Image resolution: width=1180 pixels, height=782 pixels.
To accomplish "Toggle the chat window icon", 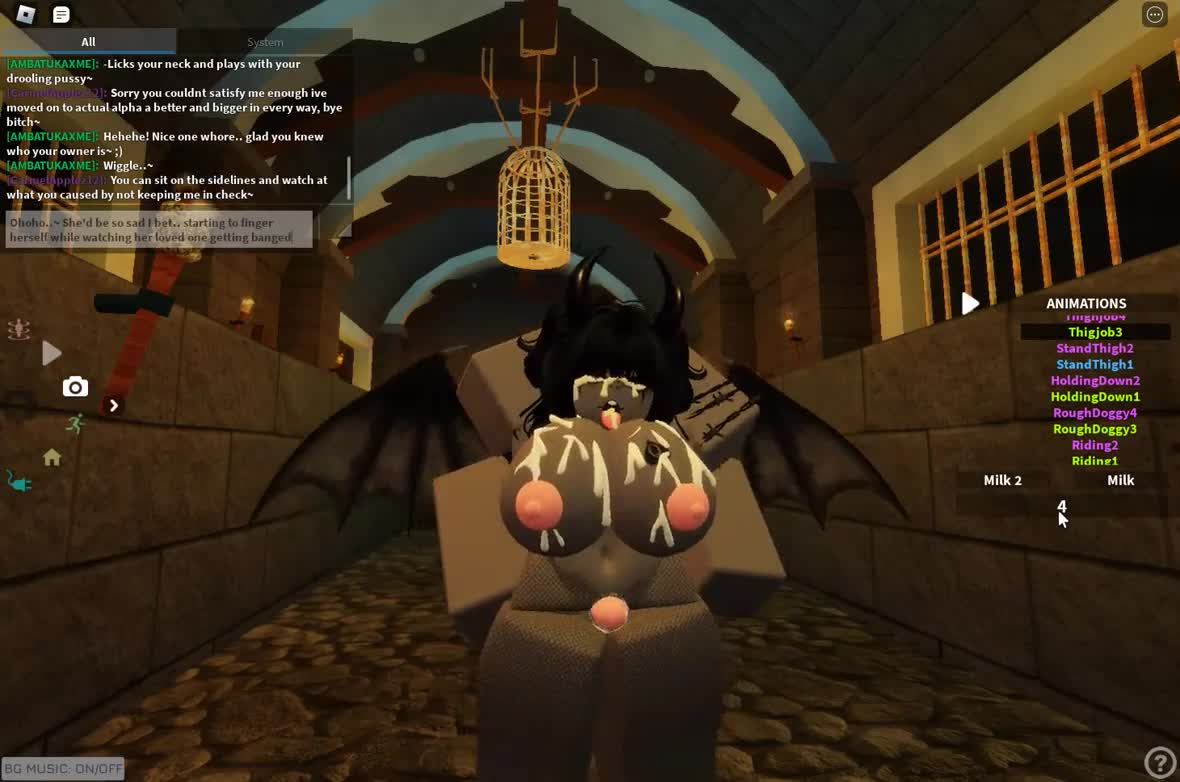I will (61, 14).
